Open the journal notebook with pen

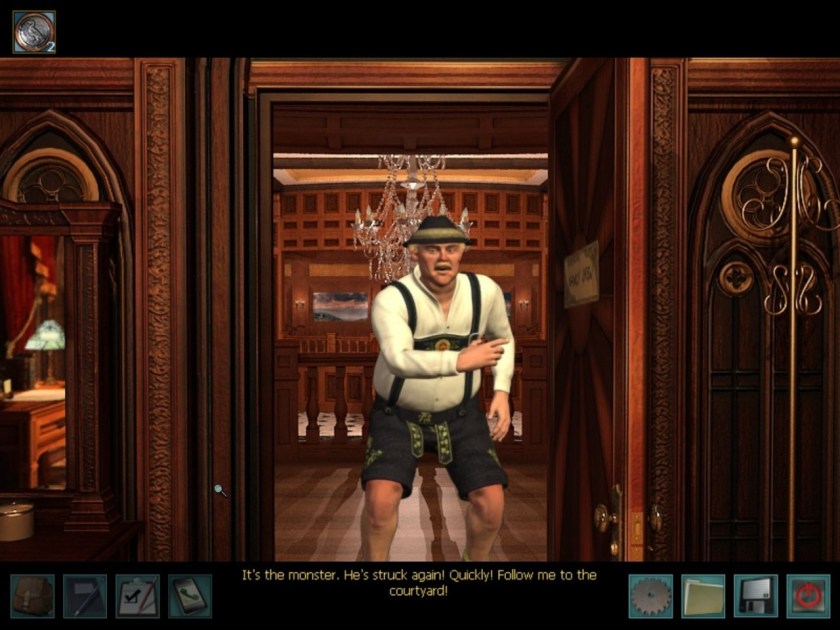(85, 596)
